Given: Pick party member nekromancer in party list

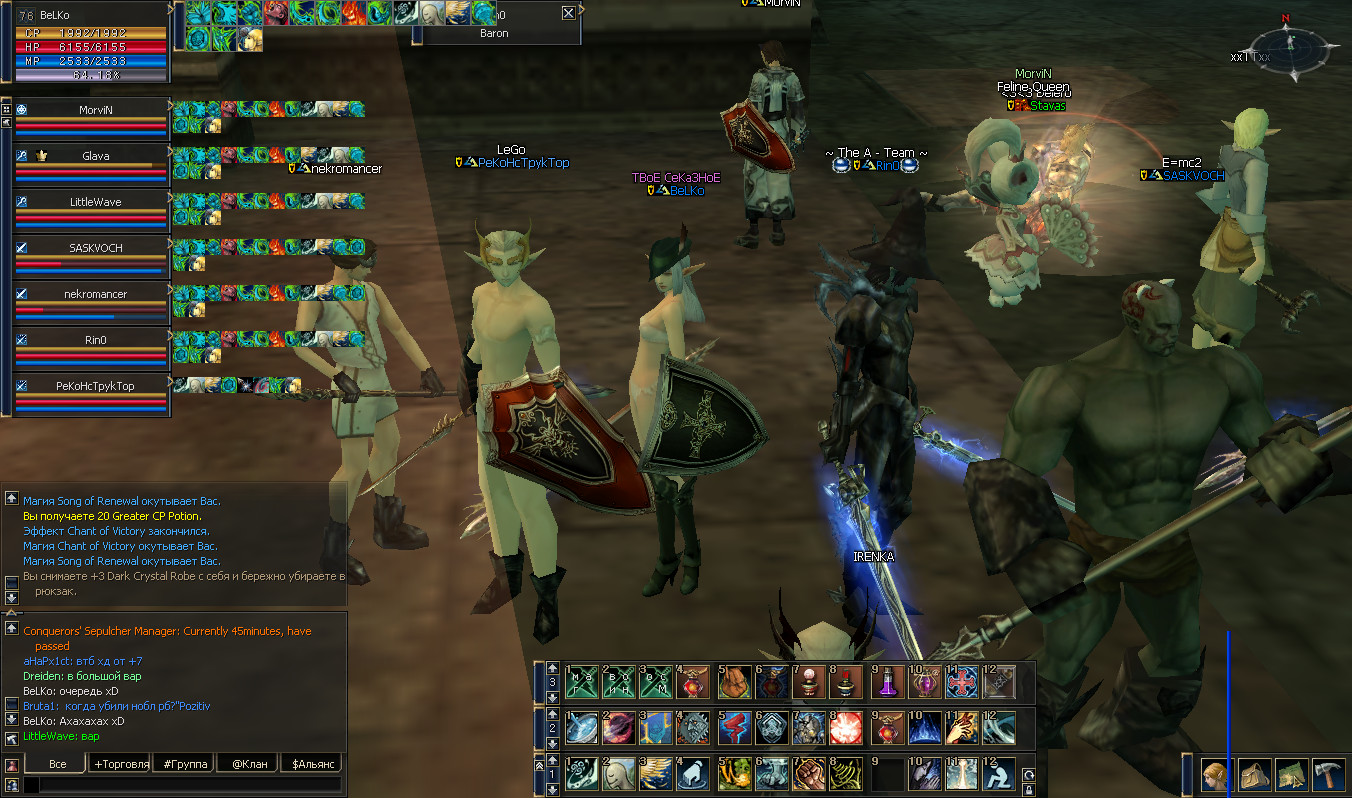Looking at the screenshot, I should pyautogui.click(x=95, y=295).
